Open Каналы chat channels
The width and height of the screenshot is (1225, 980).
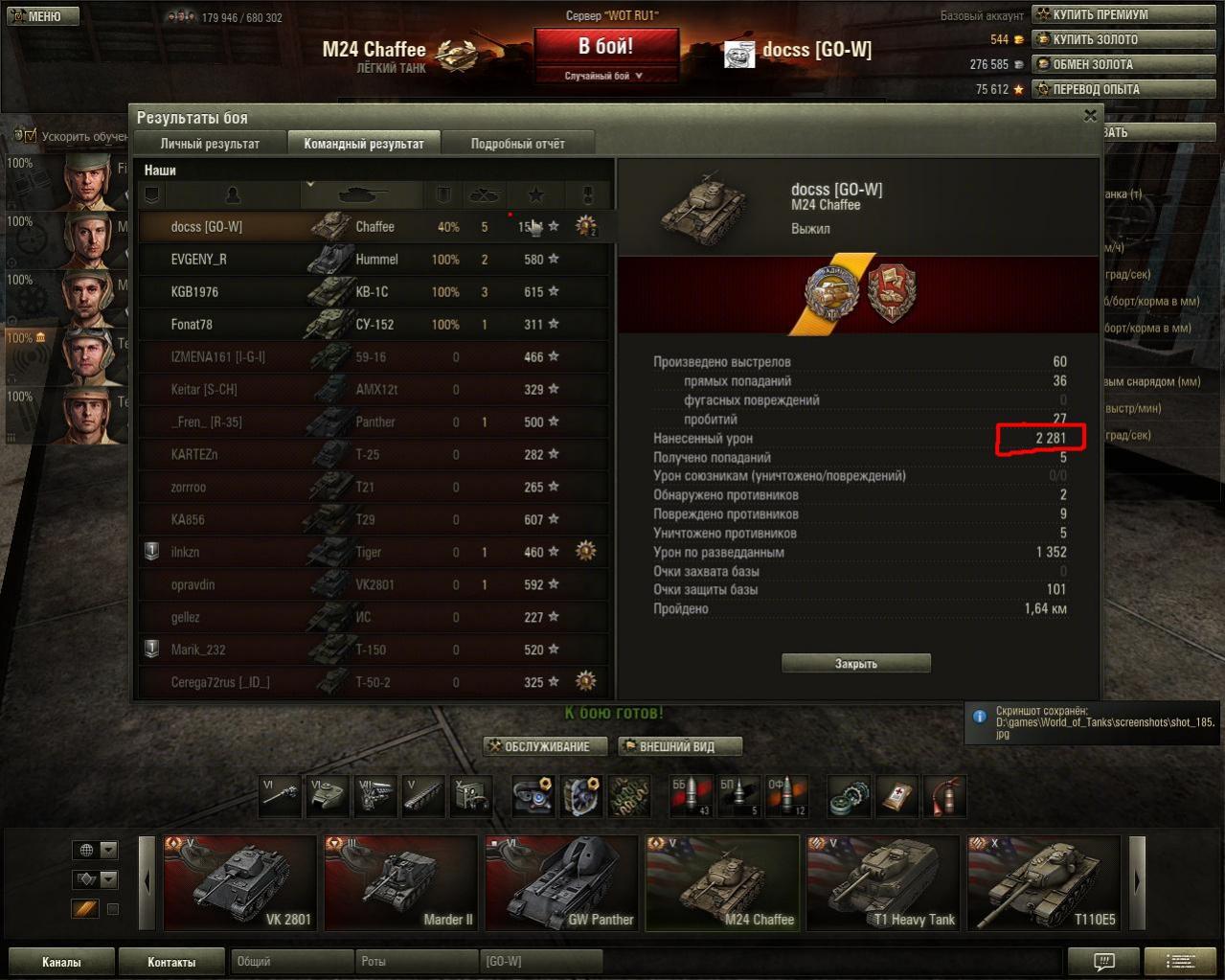click(x=61, y=962)
